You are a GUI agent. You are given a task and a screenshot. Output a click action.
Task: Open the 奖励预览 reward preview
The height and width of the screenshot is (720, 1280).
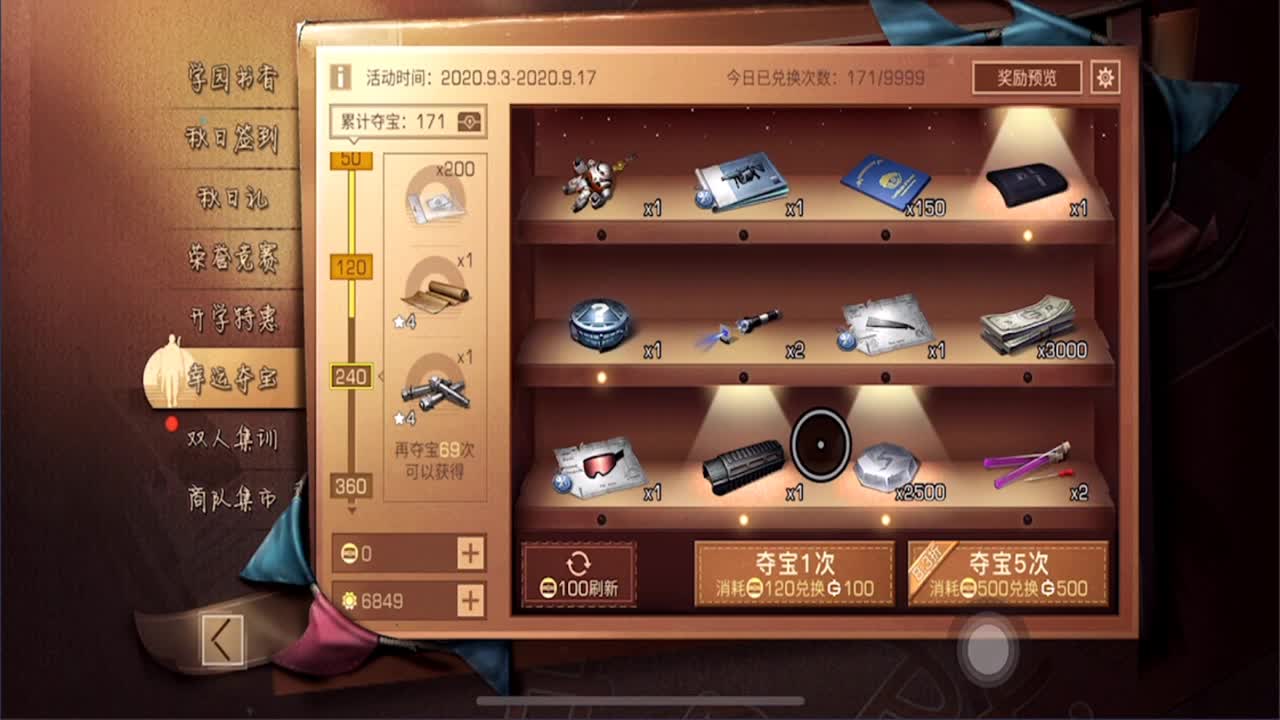tap(1028, 77)
